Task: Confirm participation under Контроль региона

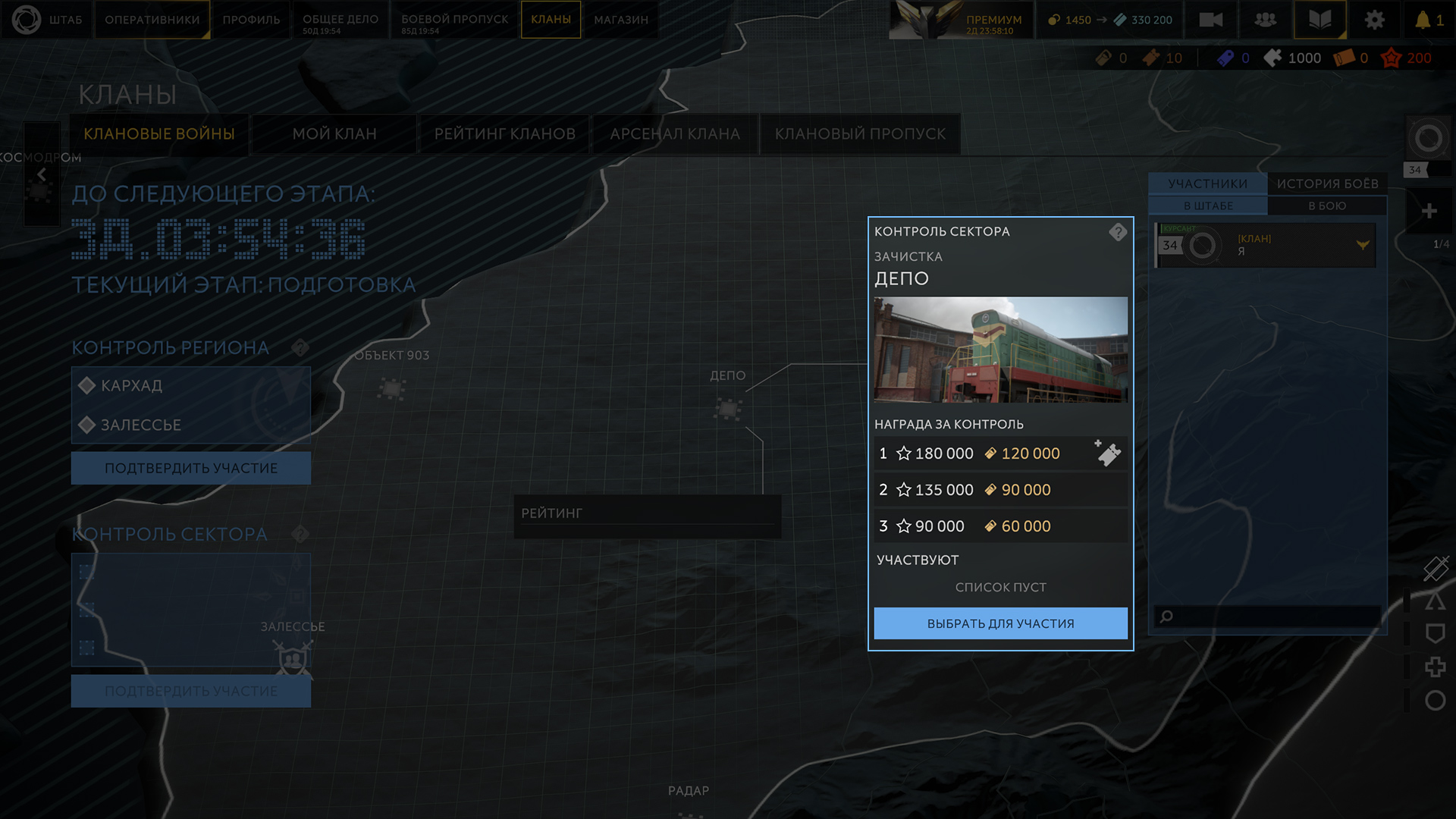Action: pyautogui.click(x=191, y=468)
